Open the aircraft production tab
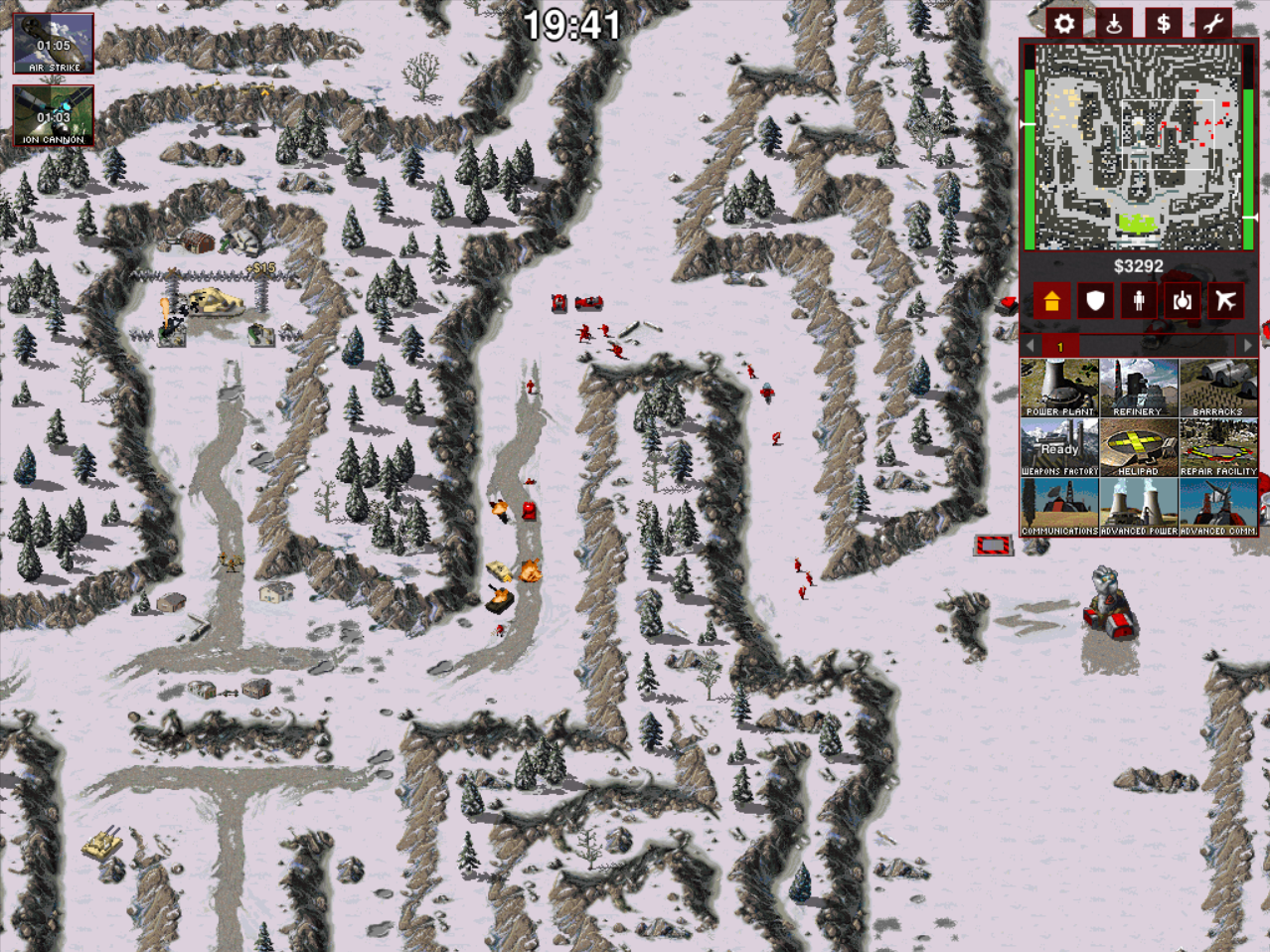The height and width of the screenshot is (952, 1270). pos(1226,300)
